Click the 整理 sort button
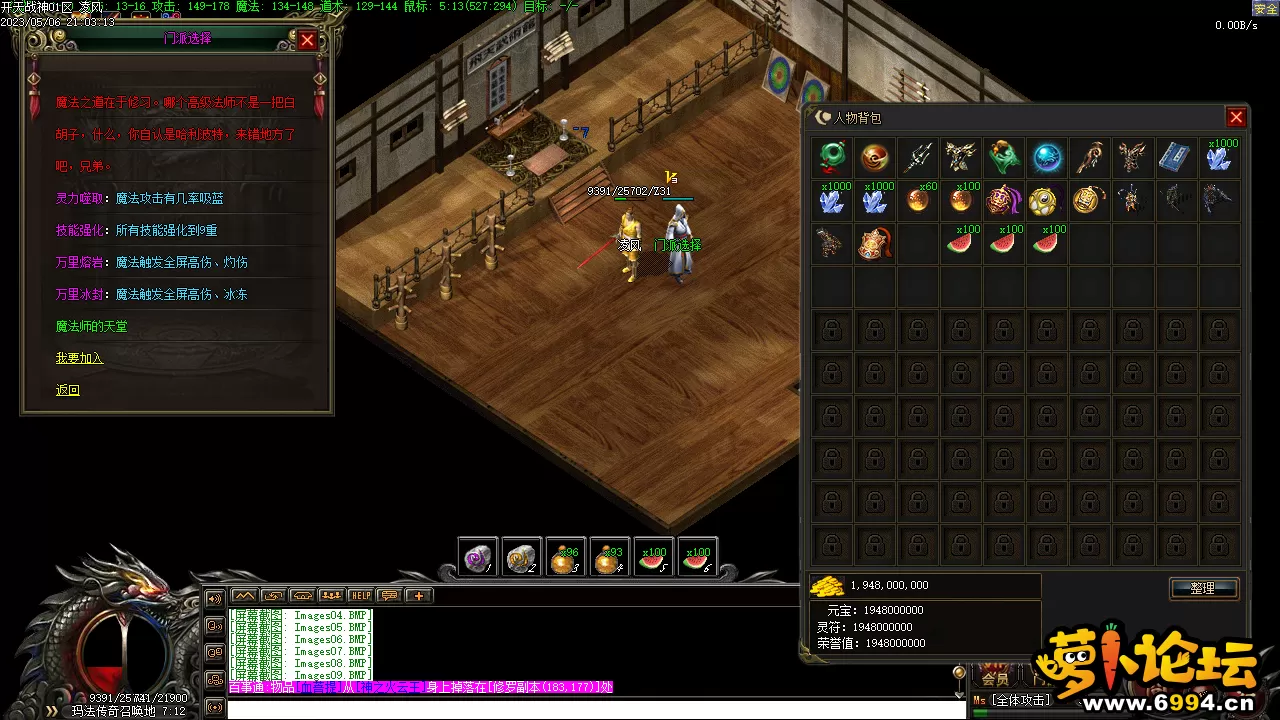This screenshot has height=720, width=1280. pos(1203,588)
